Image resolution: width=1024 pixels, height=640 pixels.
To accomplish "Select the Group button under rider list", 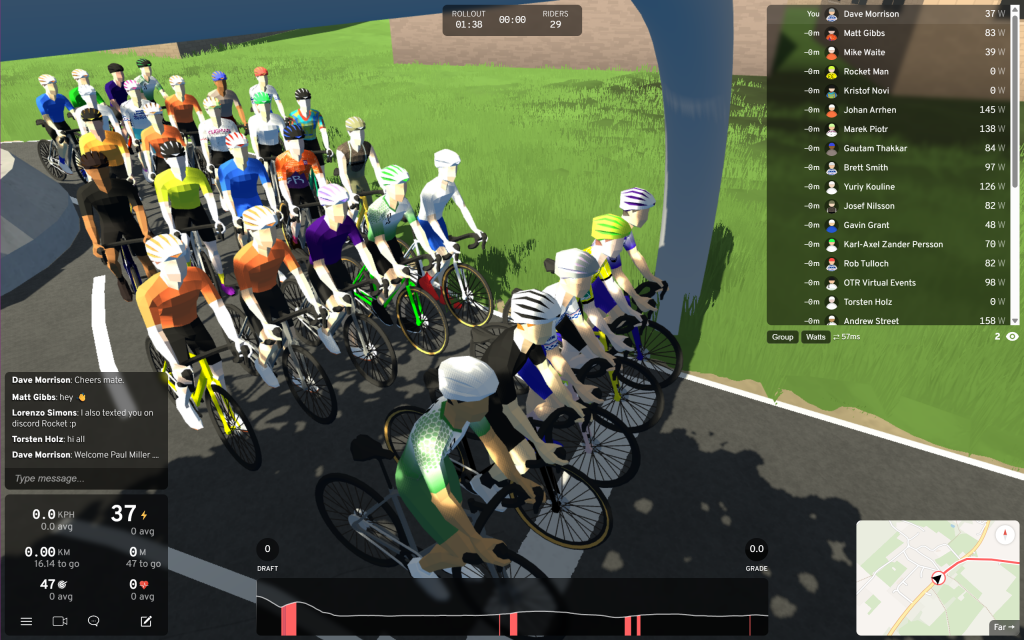I will click(x=782, y=337).
